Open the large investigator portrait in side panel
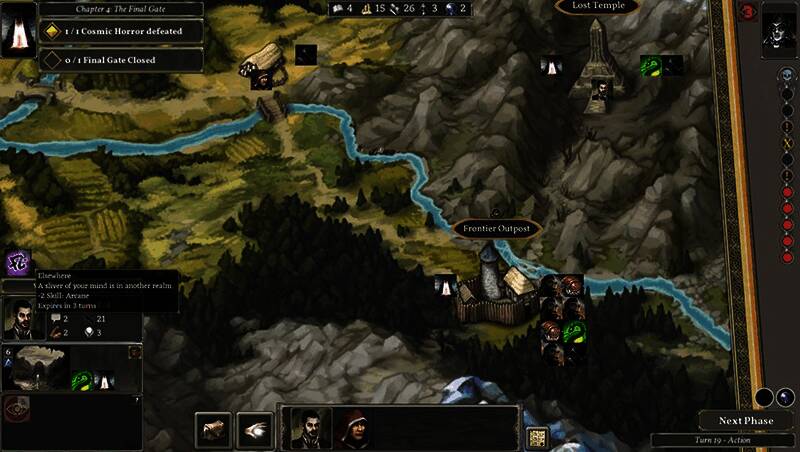 (21, 320)
